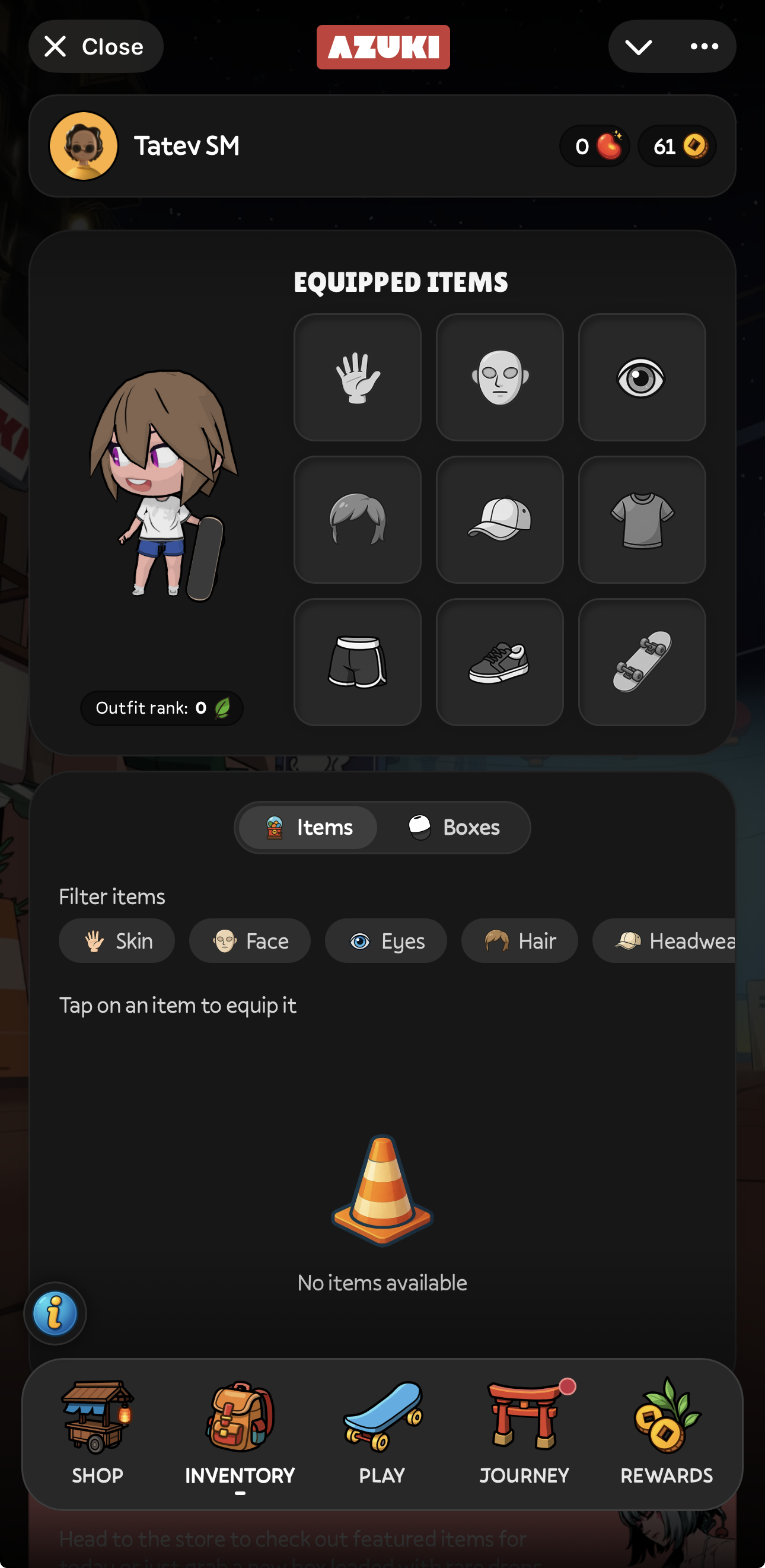Close the Azuki overlay
765x1568 pixels.
pos(95,46)
